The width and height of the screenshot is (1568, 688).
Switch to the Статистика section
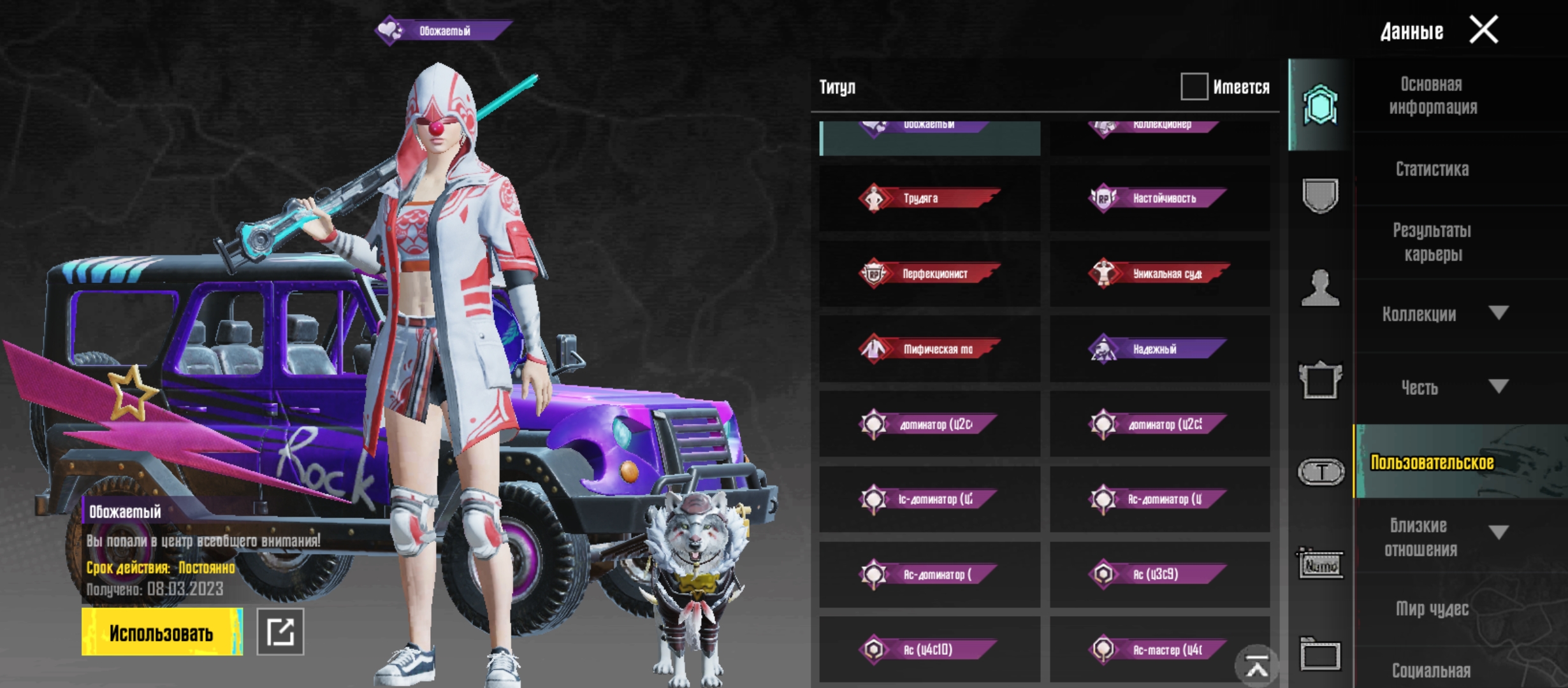pos(1432,169)
